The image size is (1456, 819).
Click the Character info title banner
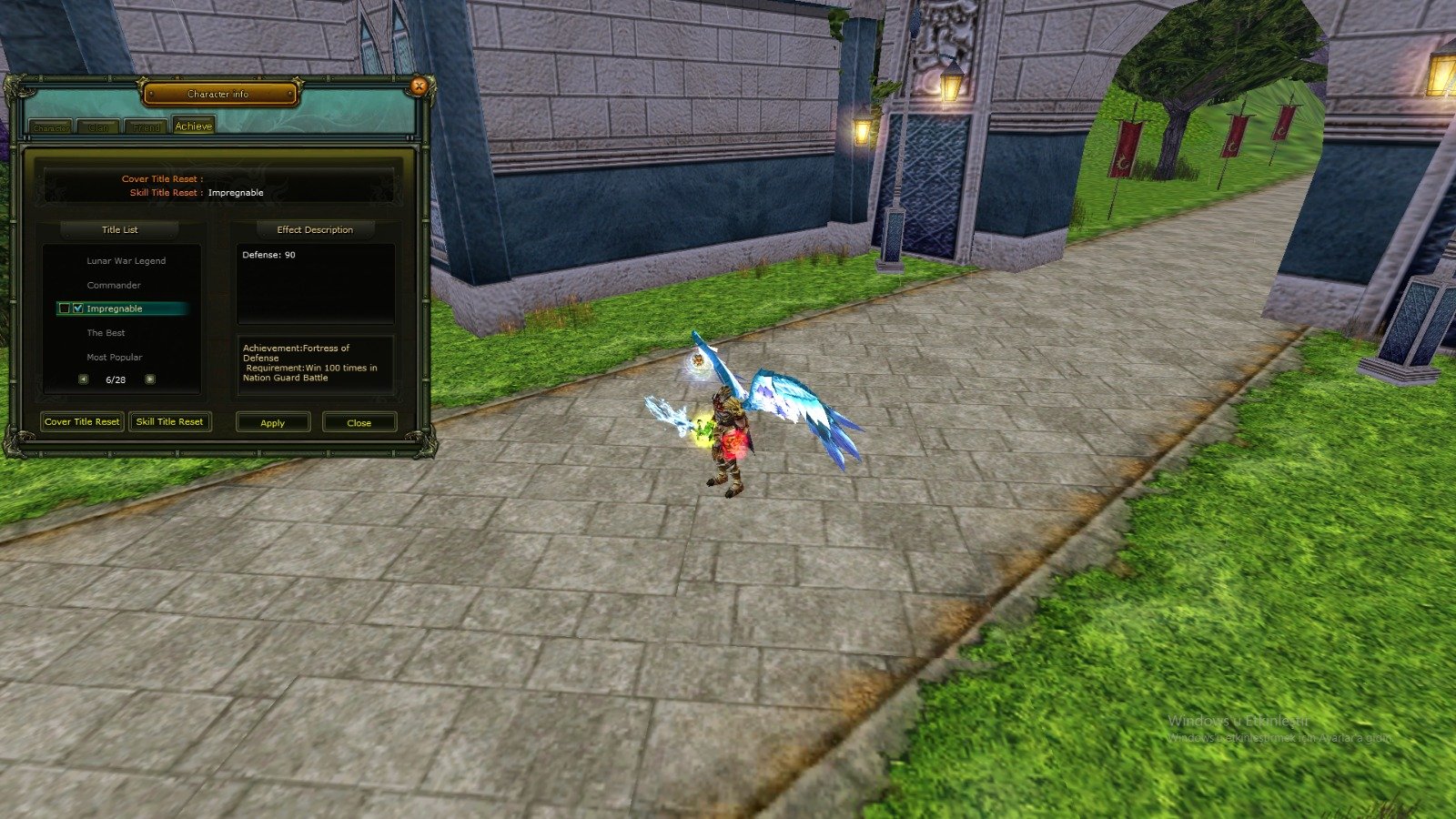point(220,93)
